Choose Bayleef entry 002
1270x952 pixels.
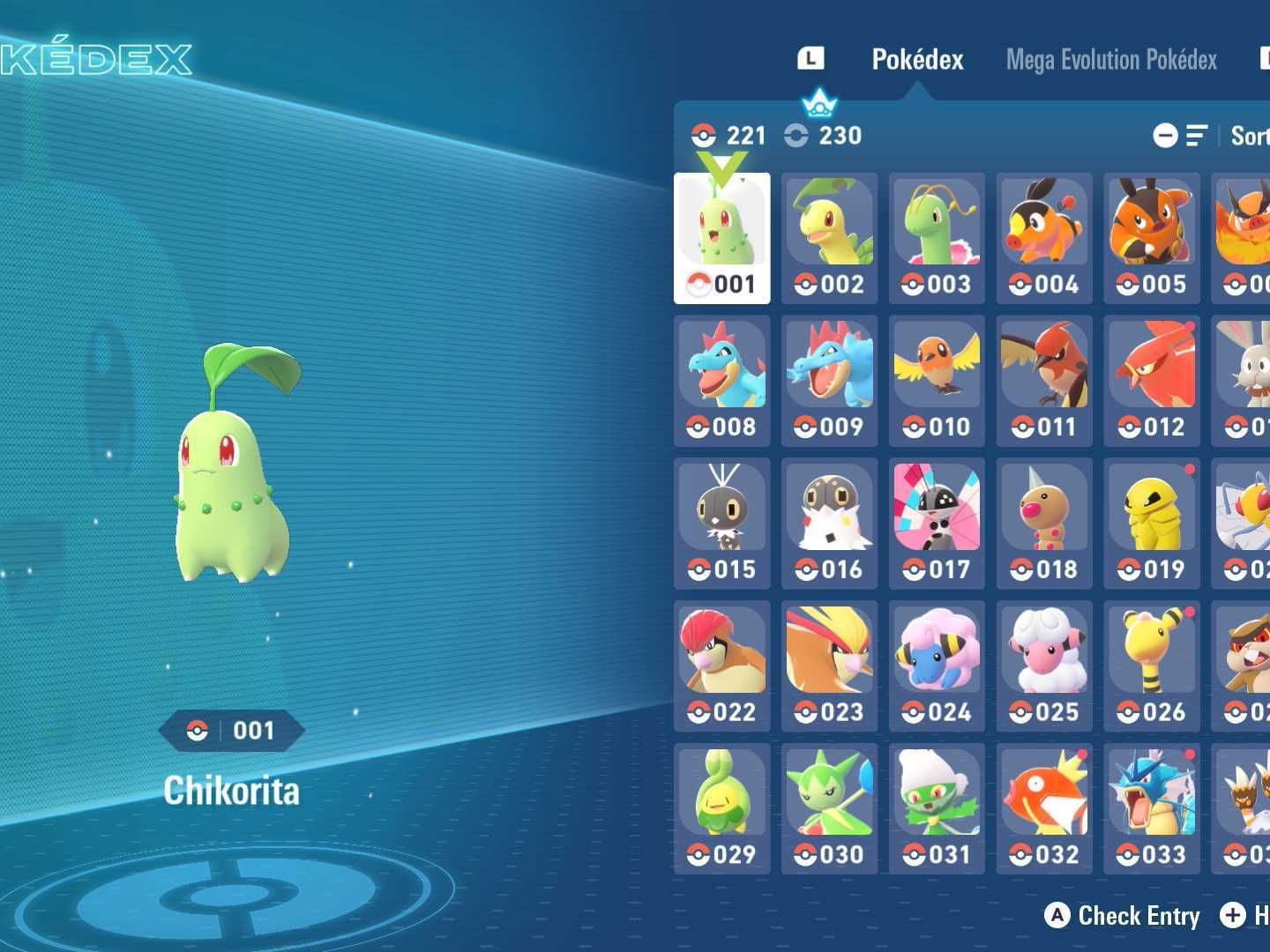pos(829,238)
